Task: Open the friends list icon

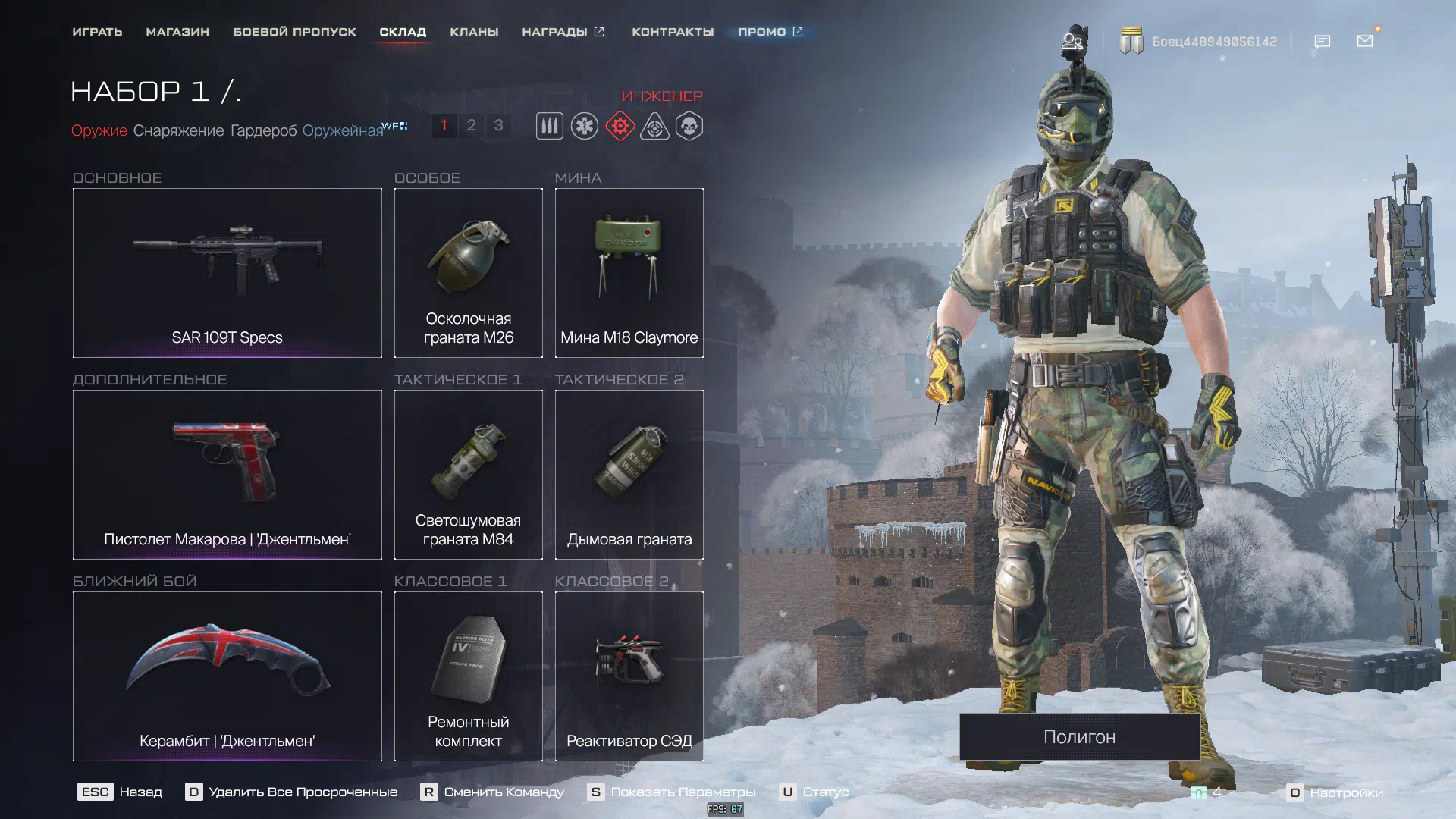Action: click(x=1072, y=41)
